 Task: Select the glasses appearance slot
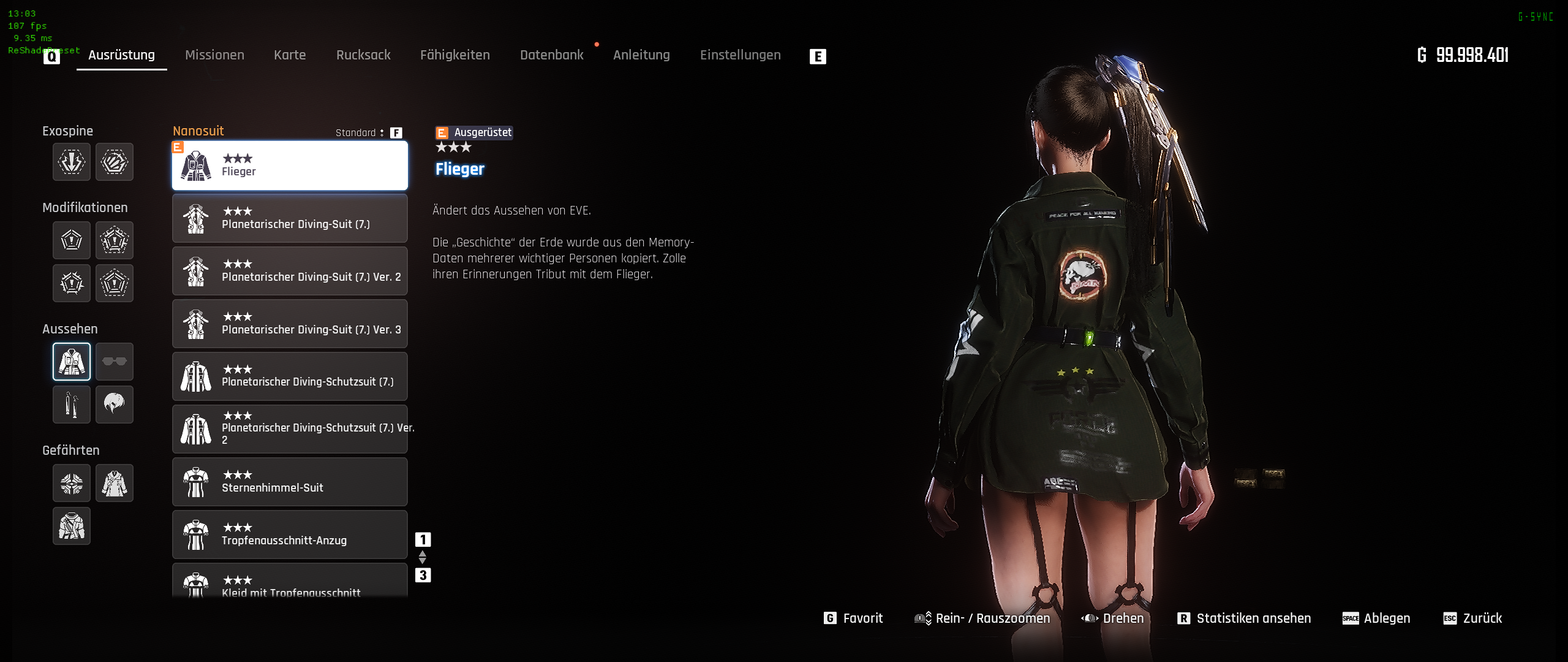click(x=115, y=362)
